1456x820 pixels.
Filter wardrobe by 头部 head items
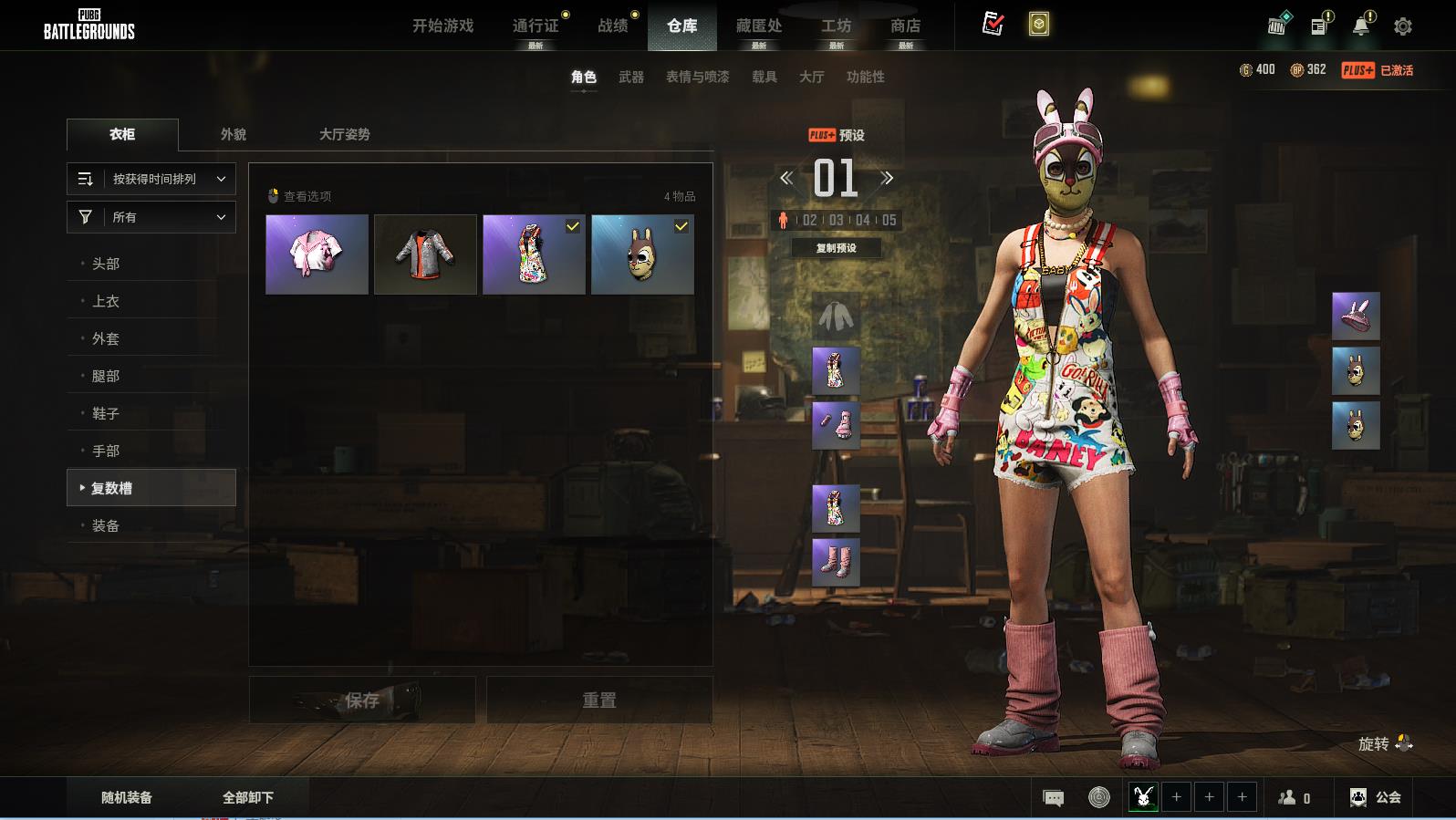click(x=106, y=264)
